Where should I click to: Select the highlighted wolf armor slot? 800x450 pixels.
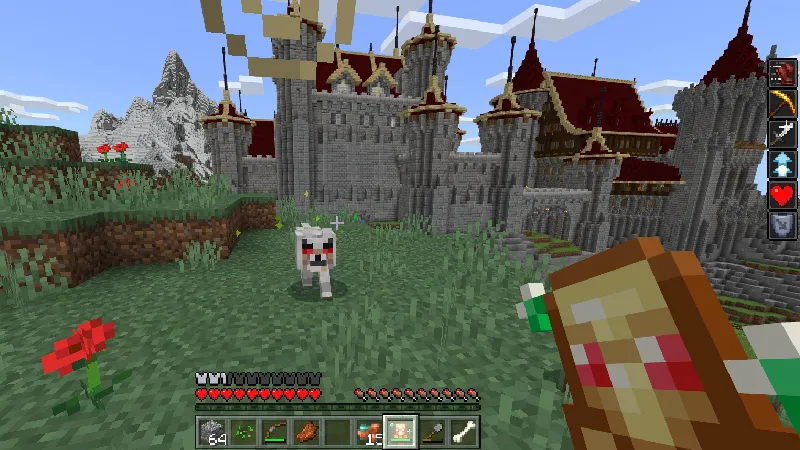(401, 432)
